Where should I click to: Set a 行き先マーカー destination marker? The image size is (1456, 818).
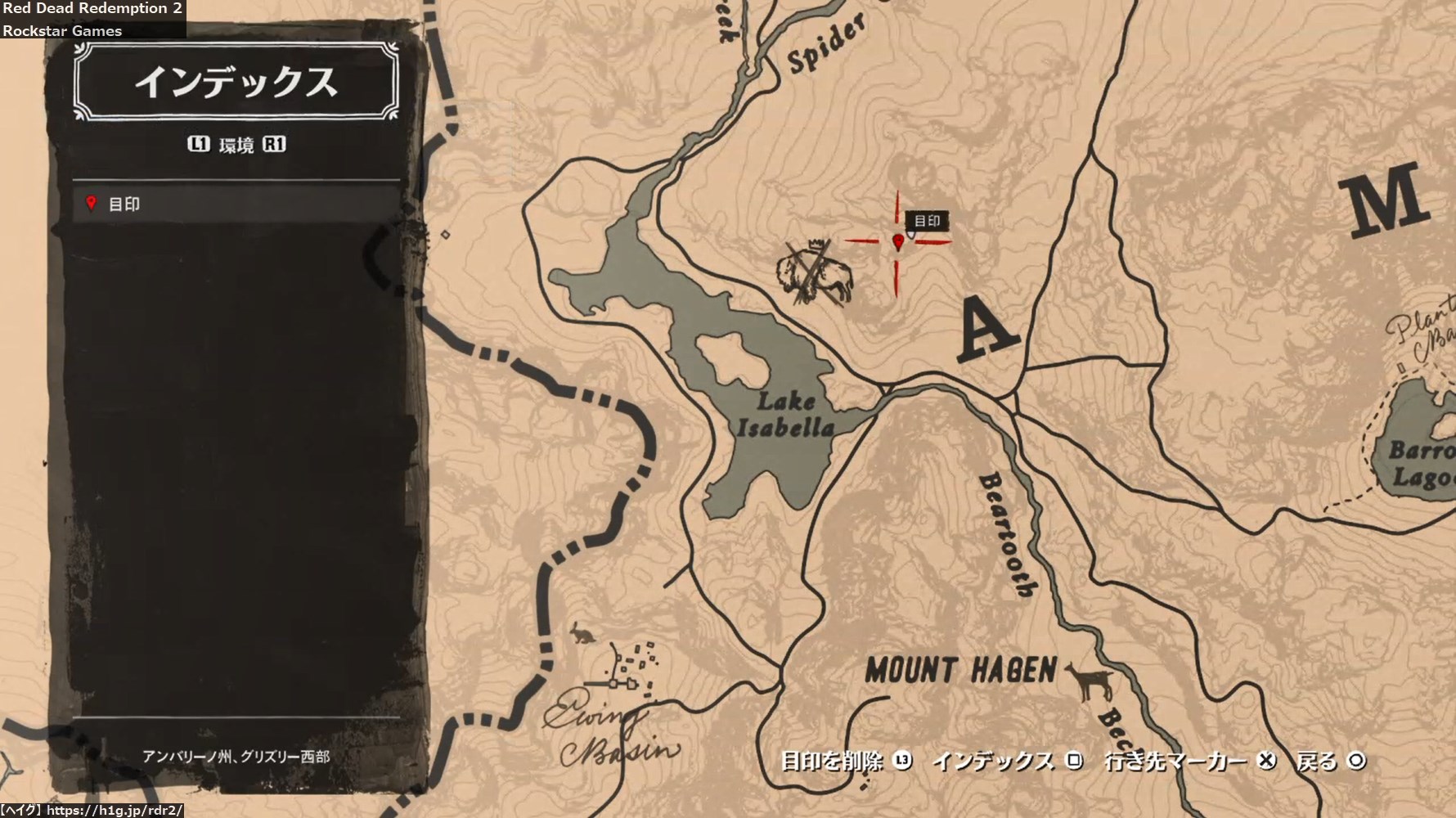(1189, 761)
